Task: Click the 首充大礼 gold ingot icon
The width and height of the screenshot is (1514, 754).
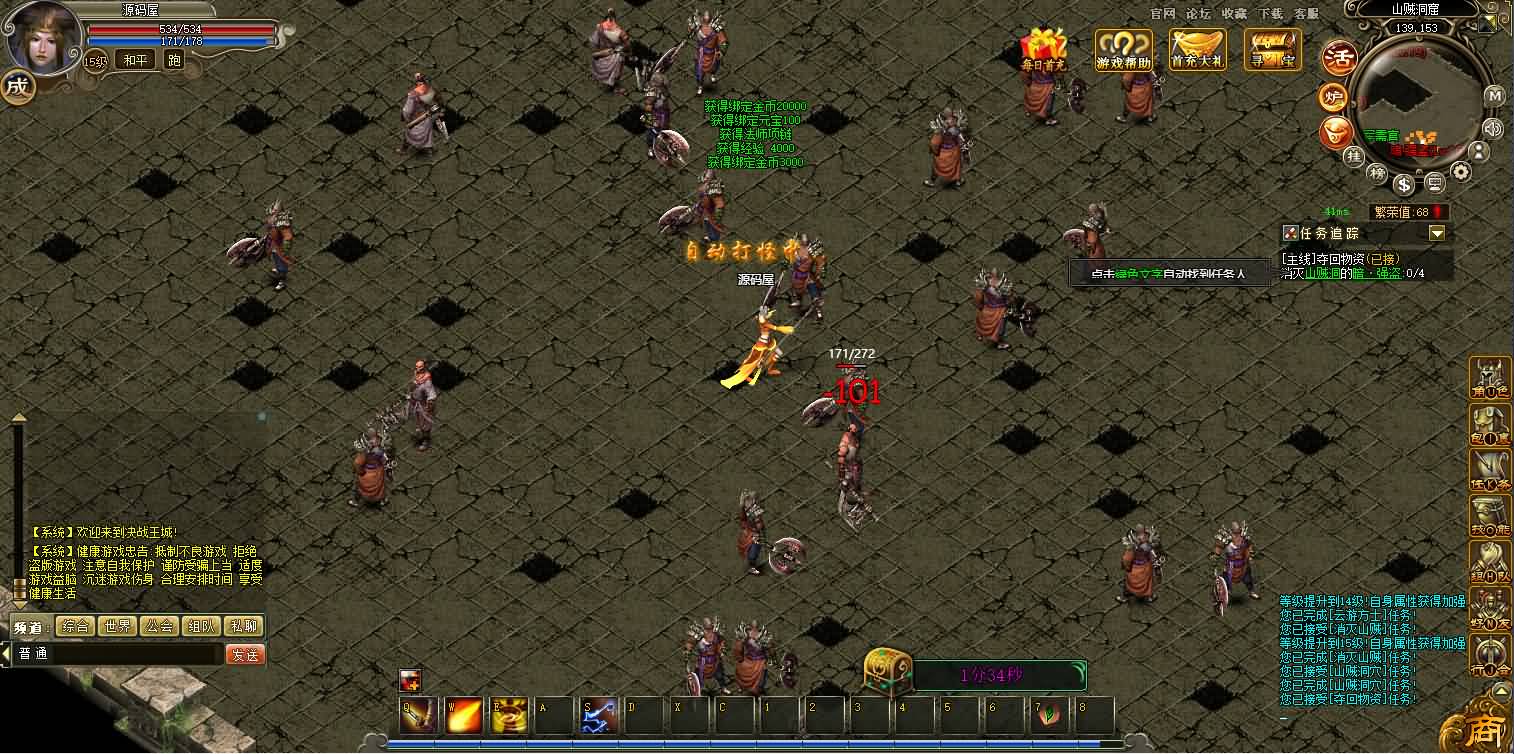Action: (1198, 49)
